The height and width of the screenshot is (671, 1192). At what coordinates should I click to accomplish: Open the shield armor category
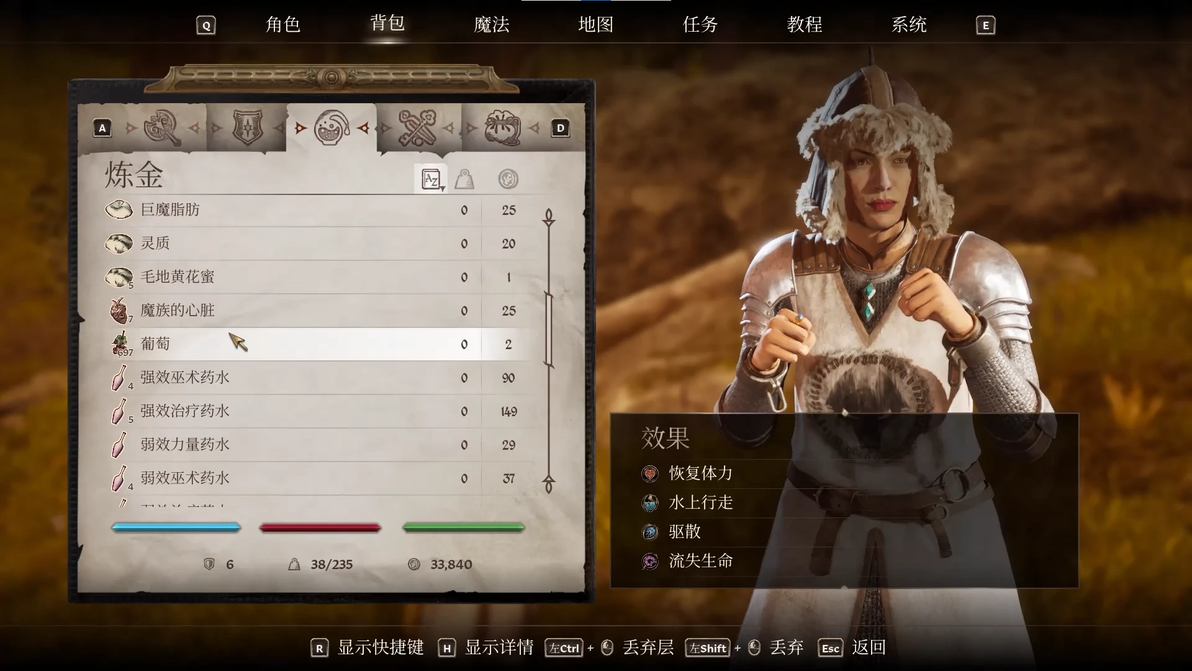[247, 128]
